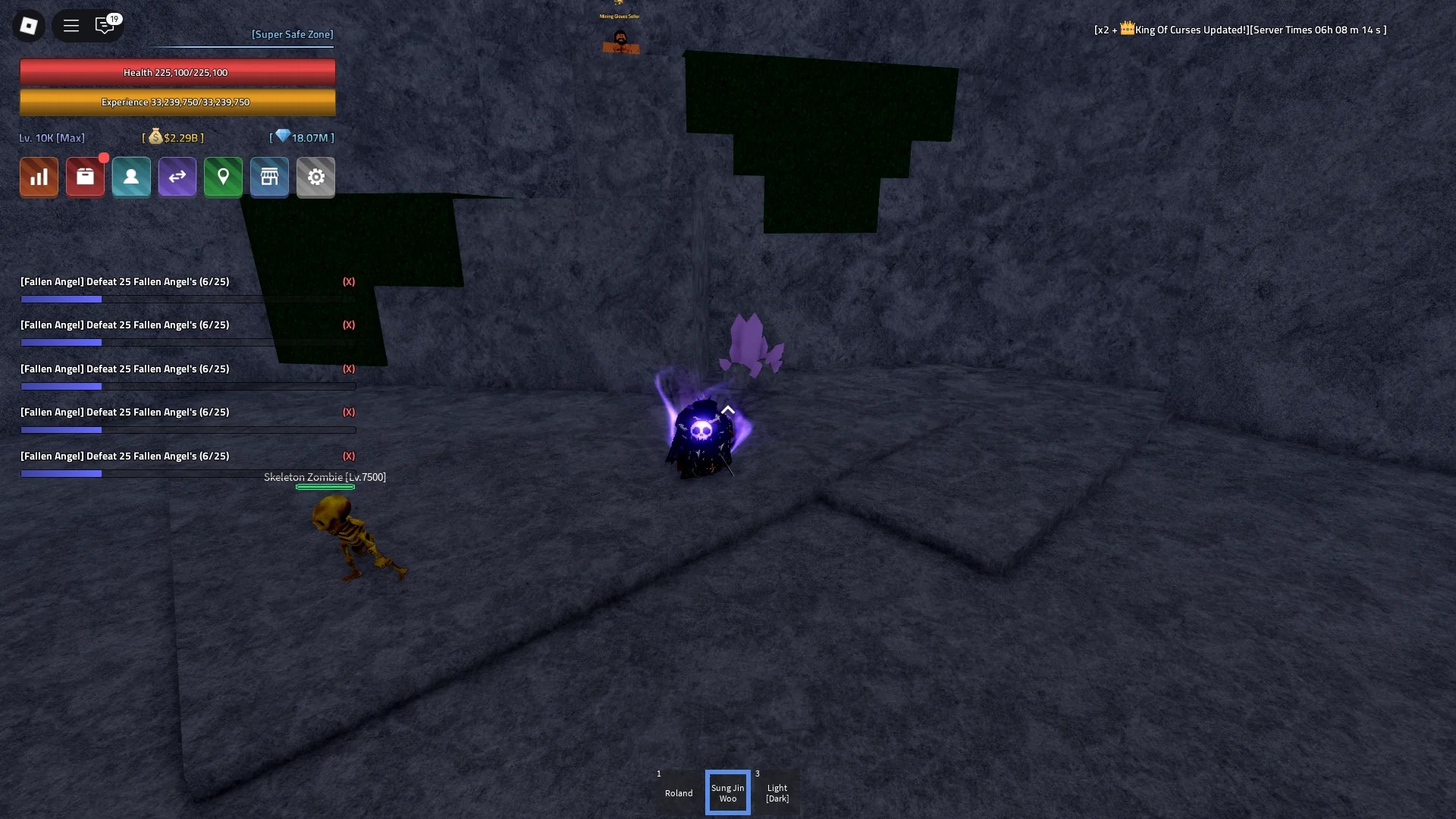Open the player profile icon
Screen dimensions: 1456x819
point(130,177)
